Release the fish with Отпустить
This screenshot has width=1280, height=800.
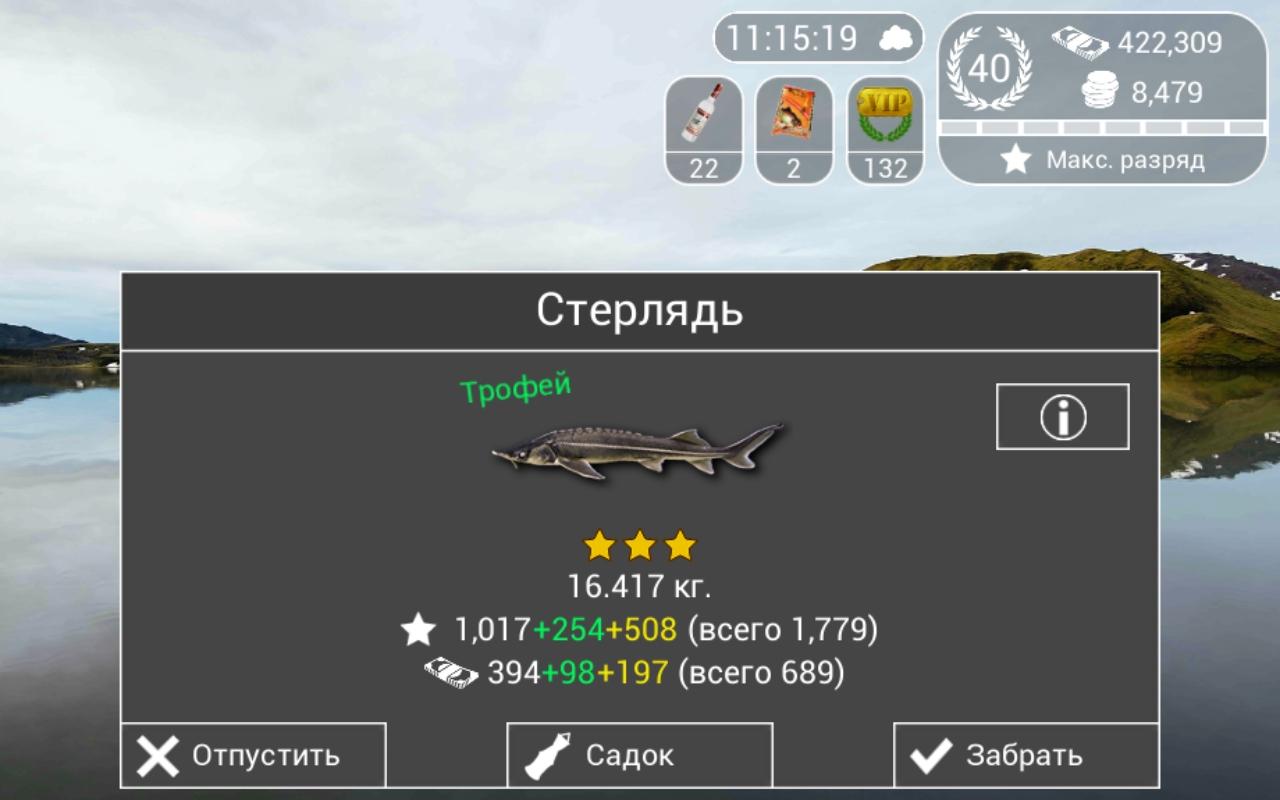pos(251,755)
